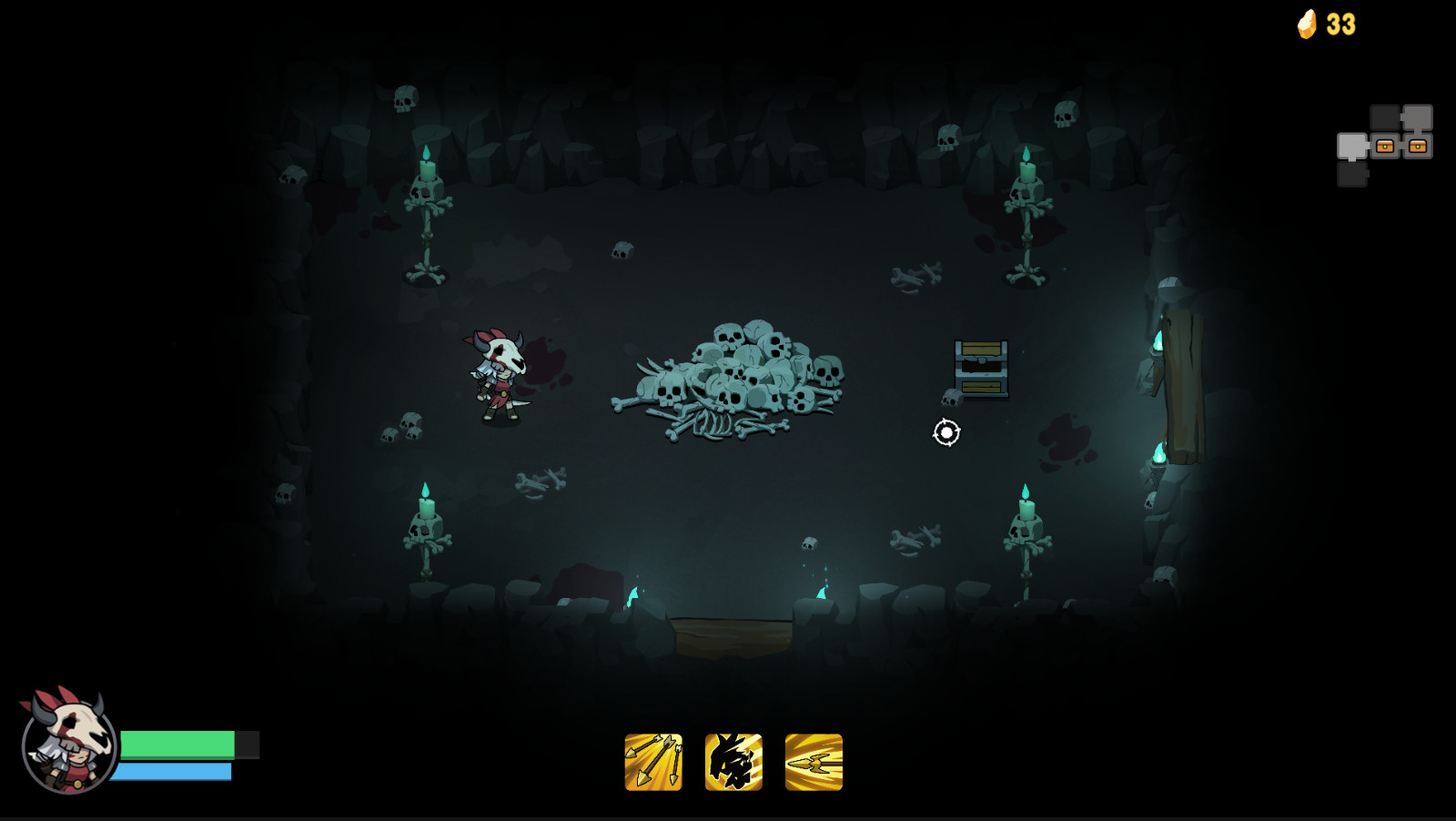
Task: Click the green health bar
Action: click(177, 744)
